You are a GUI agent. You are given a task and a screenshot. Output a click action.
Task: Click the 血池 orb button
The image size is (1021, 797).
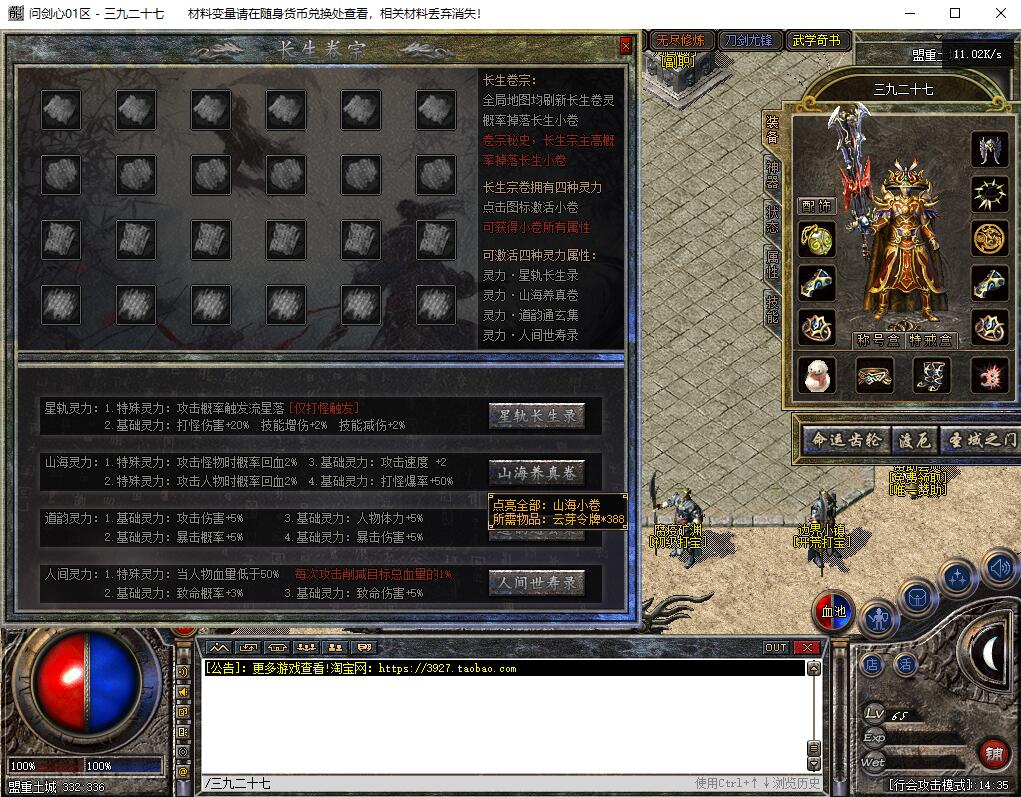pyautogui.click(x=833, y=612)
